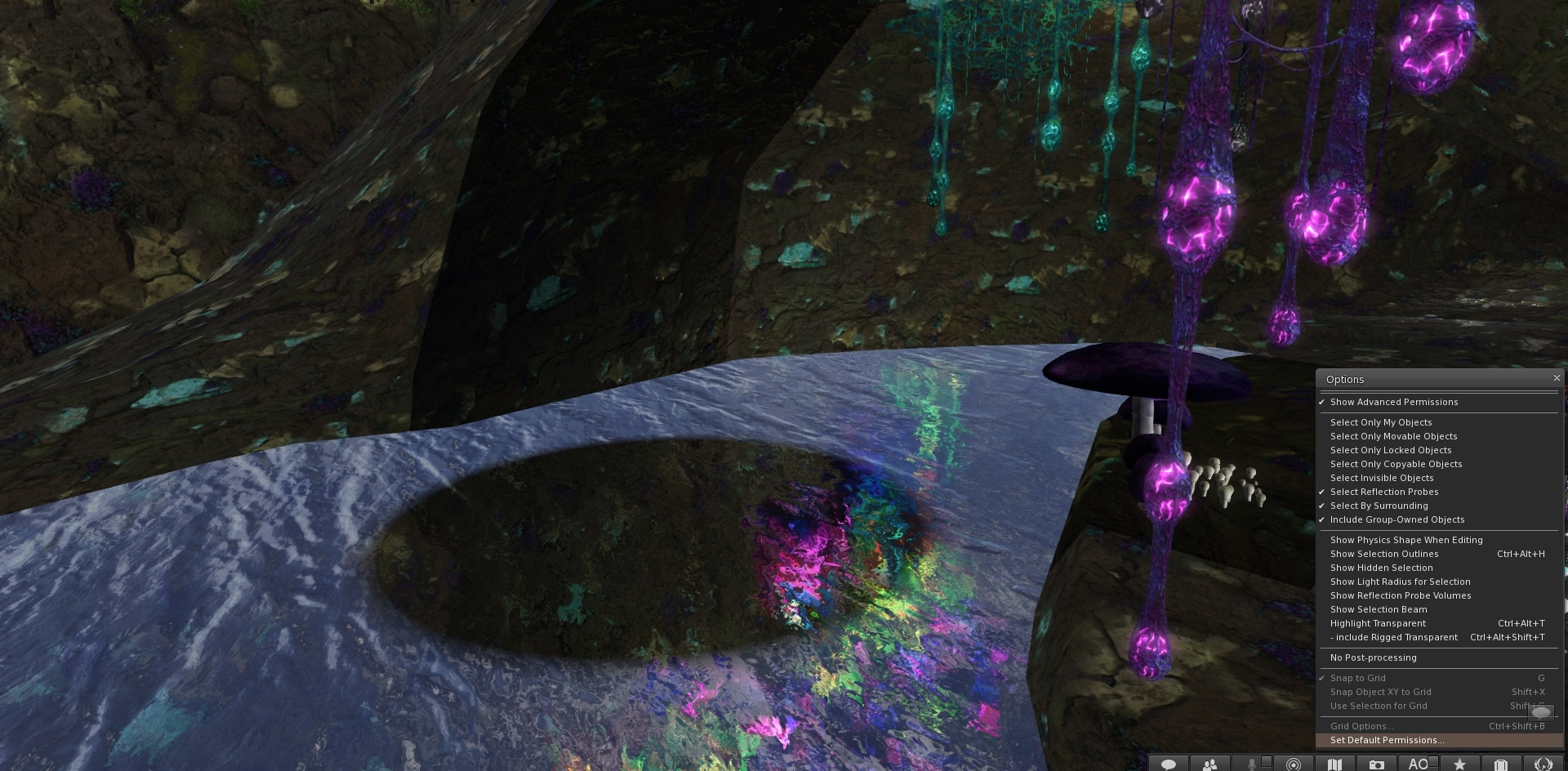Viewport: 1568px width, 771px height.
Task: Open the chat speech-bubble toolbar button
Action: [1169, 764]
